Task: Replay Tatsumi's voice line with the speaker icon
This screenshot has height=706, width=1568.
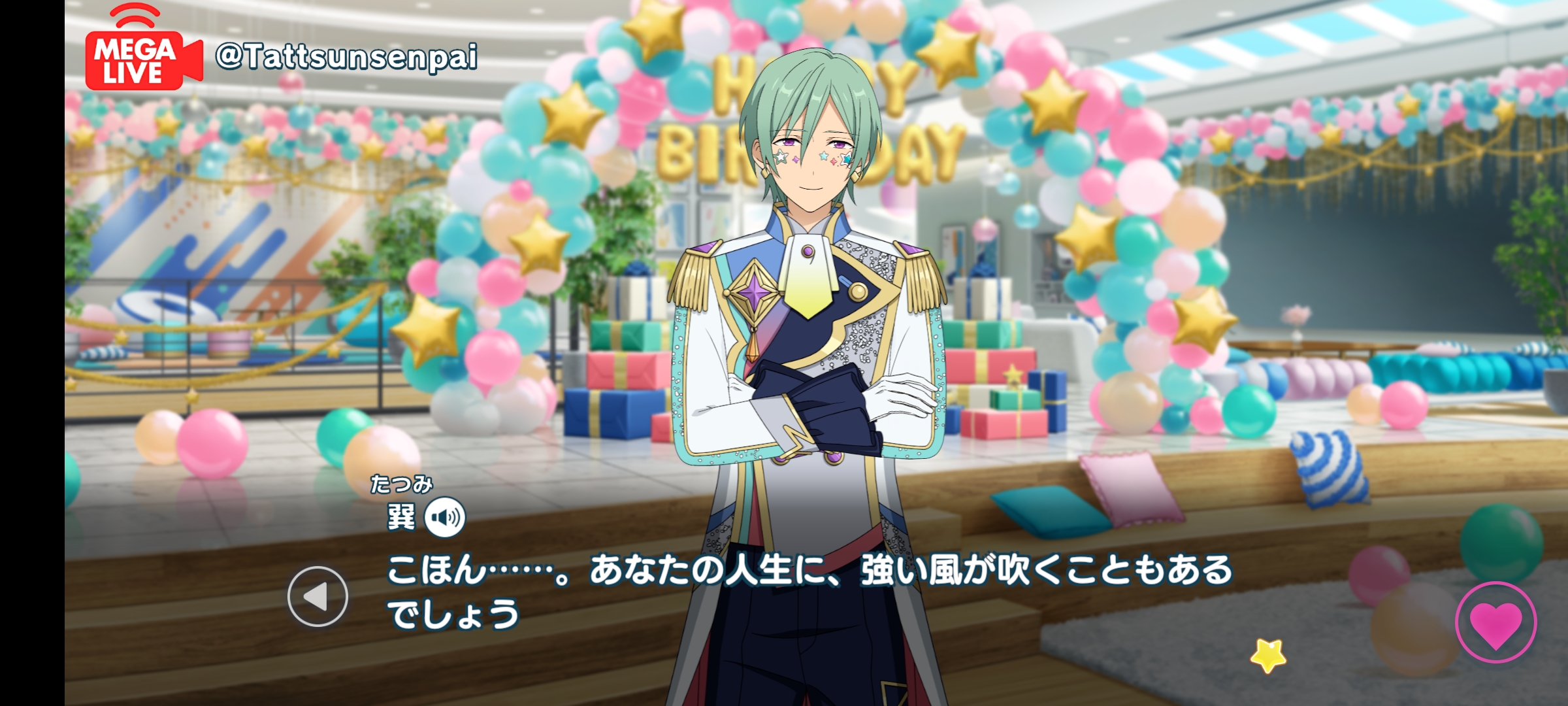Action: [x=445, y=517]
